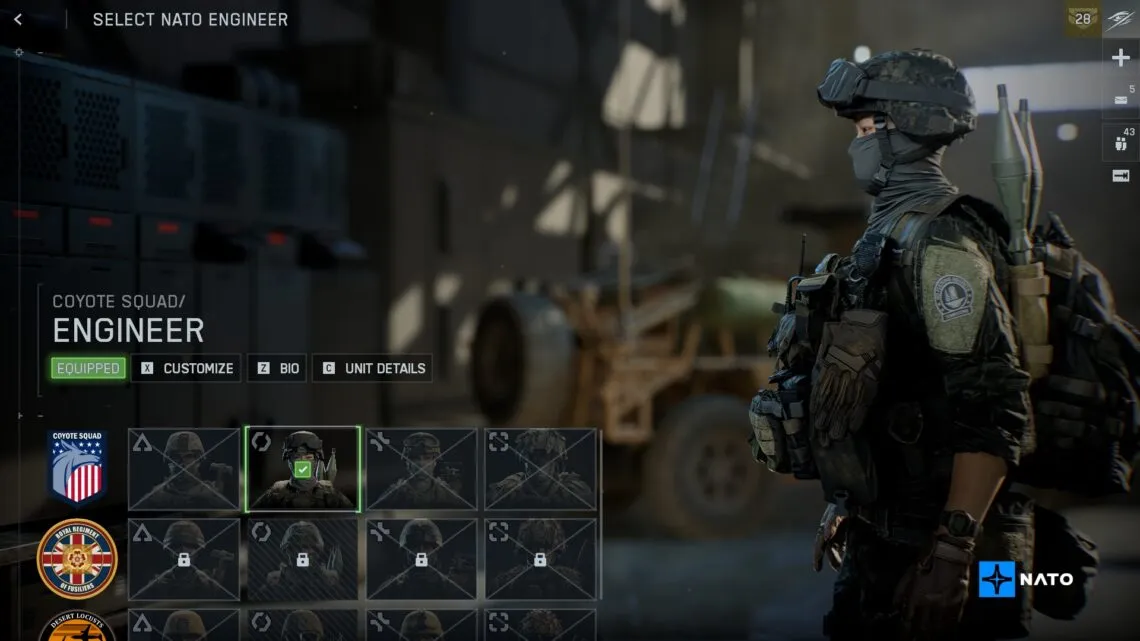Viewport: 1140px width, 641px height.
Task: Select the locked Fusiliers Assault skin
Action: click(184, 559)
